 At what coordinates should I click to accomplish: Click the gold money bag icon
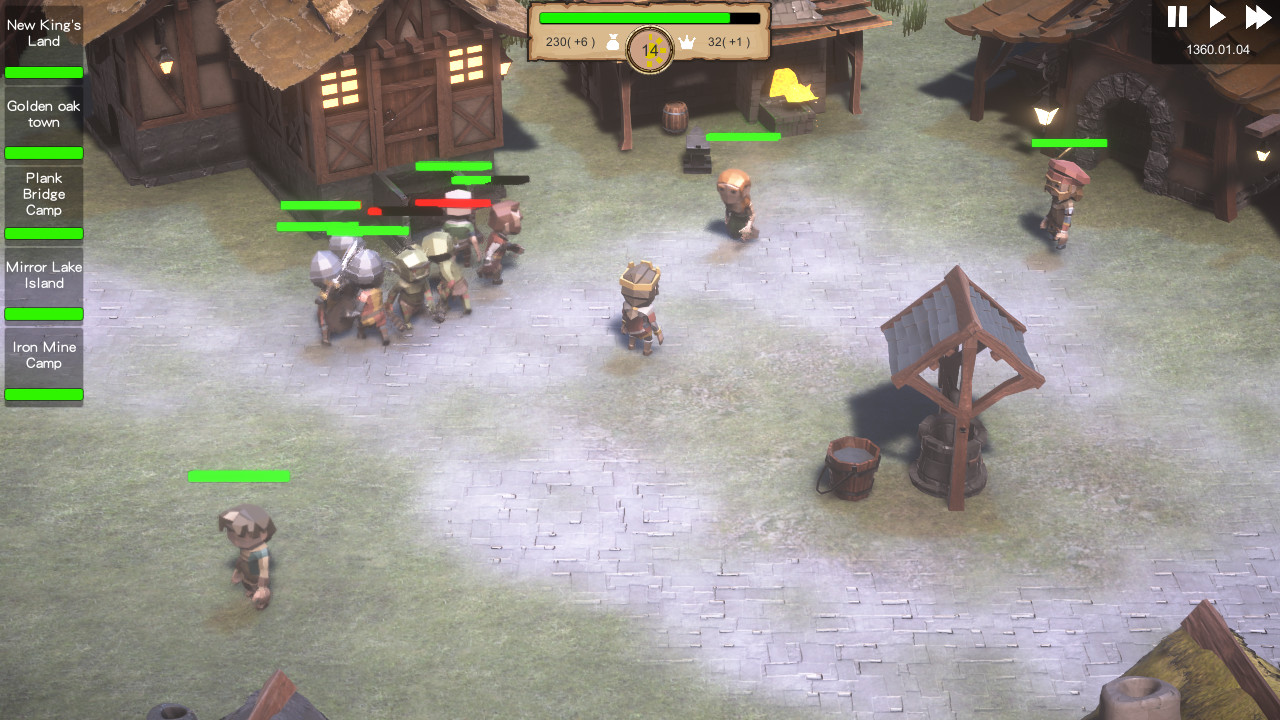point(613,42)
